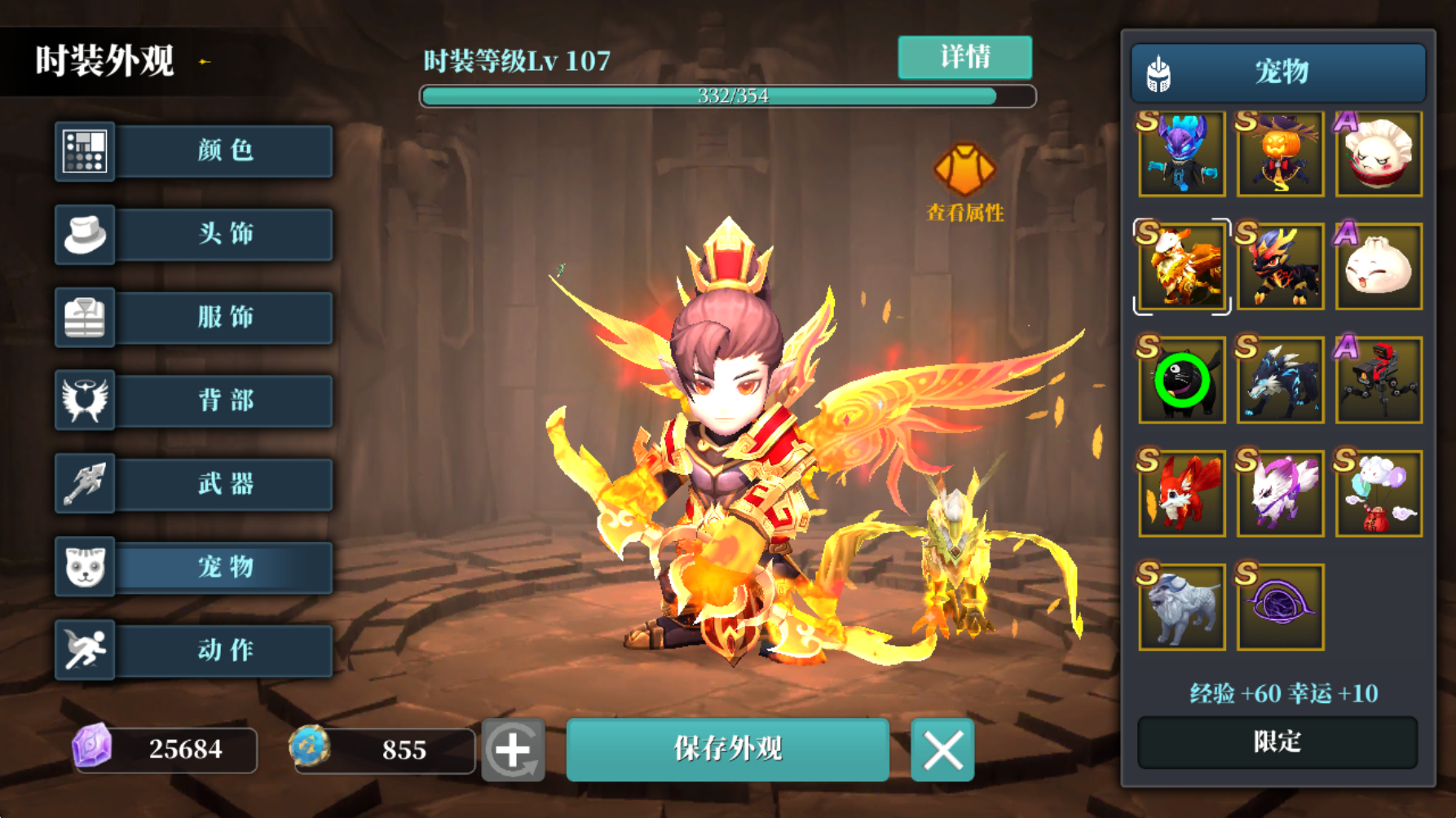Viewport: 1456px width, 818px height.
Task: Click the helmet icon in the 宠物 panel header
Action: (x=1157, y=72)
